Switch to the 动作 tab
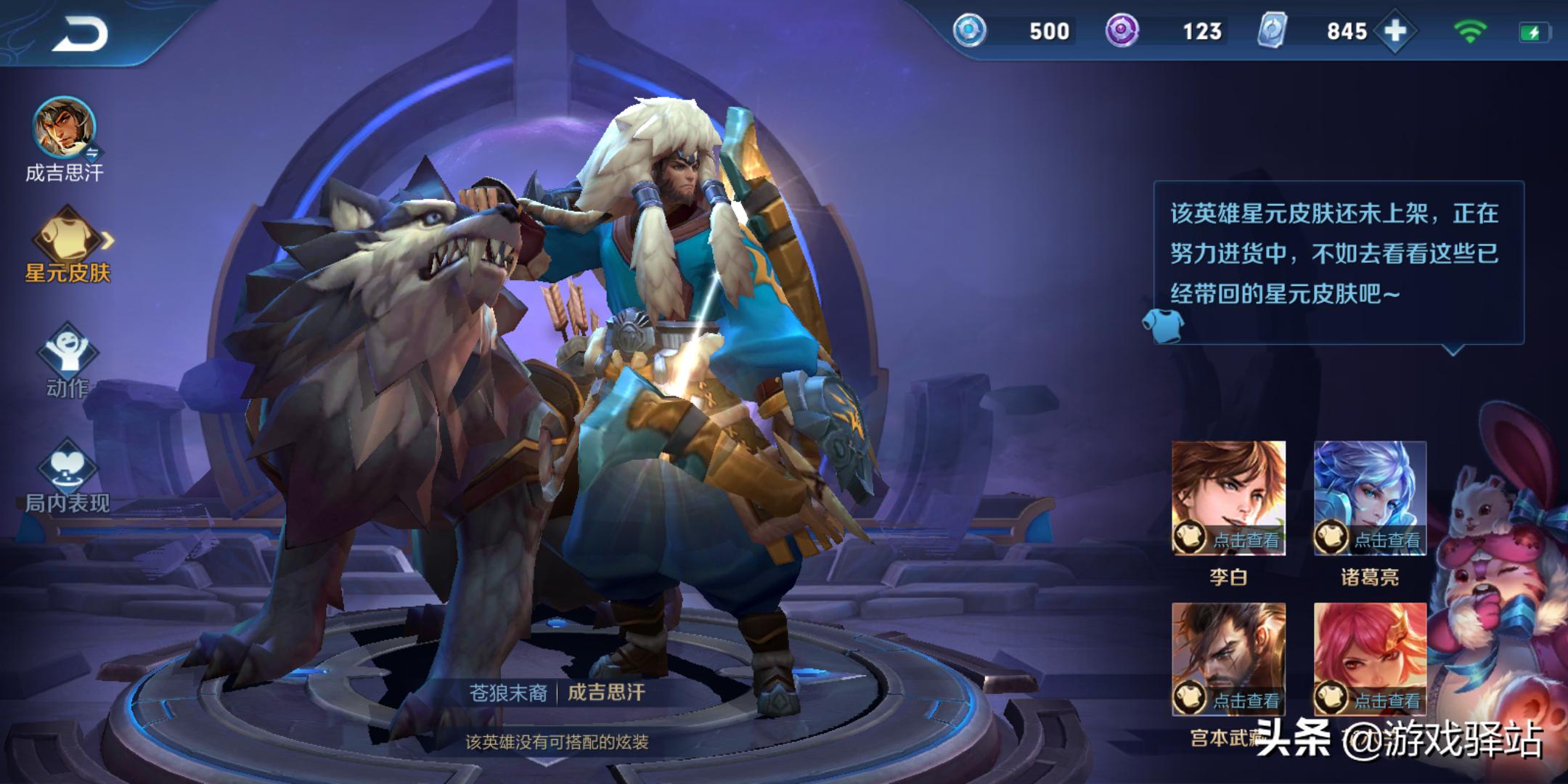The width and height of the screenshot is (1568, 784). pos(68,361)
